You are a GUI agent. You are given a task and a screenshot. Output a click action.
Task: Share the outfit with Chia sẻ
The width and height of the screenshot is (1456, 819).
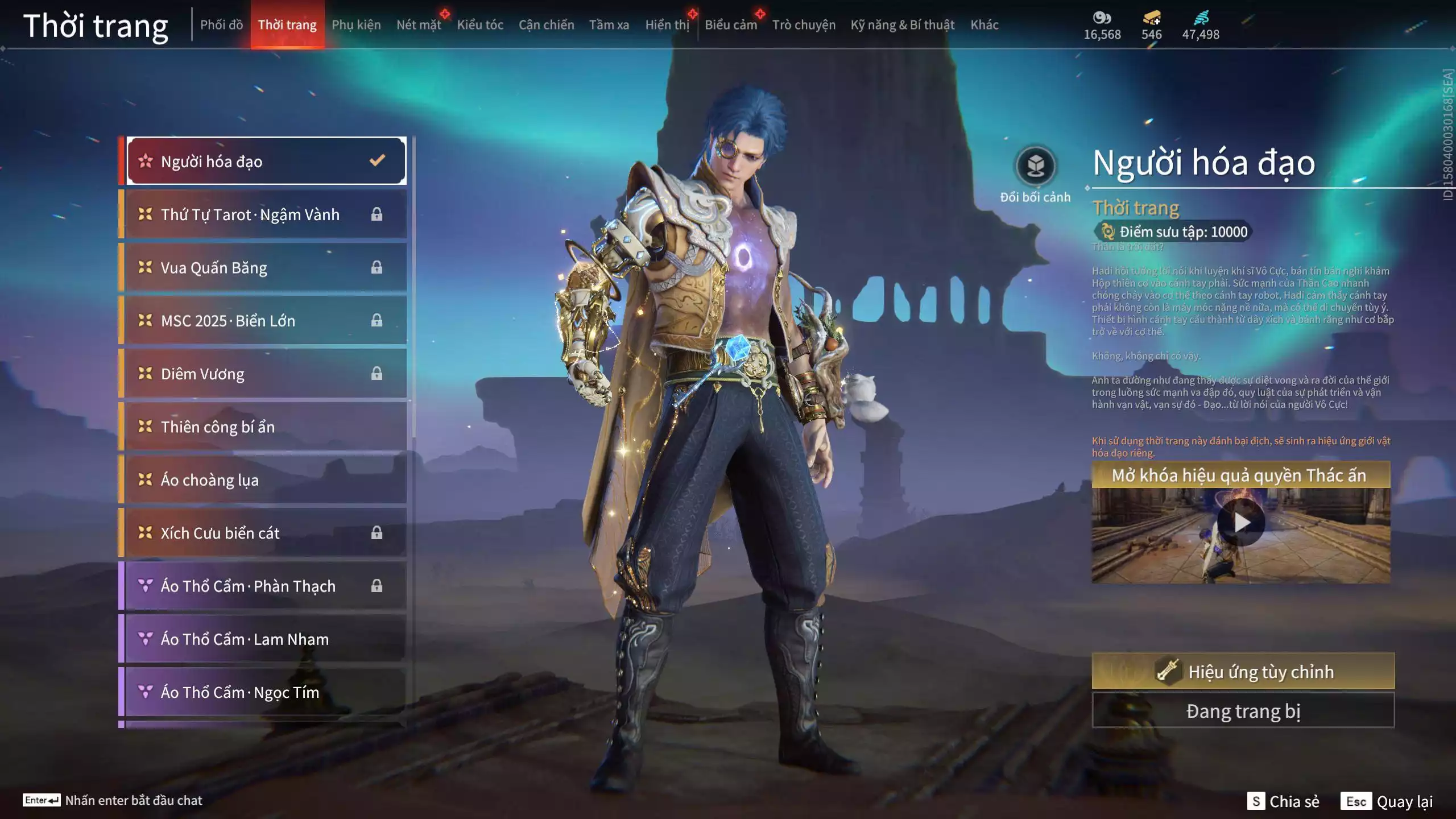click(x=1283, y=801)
